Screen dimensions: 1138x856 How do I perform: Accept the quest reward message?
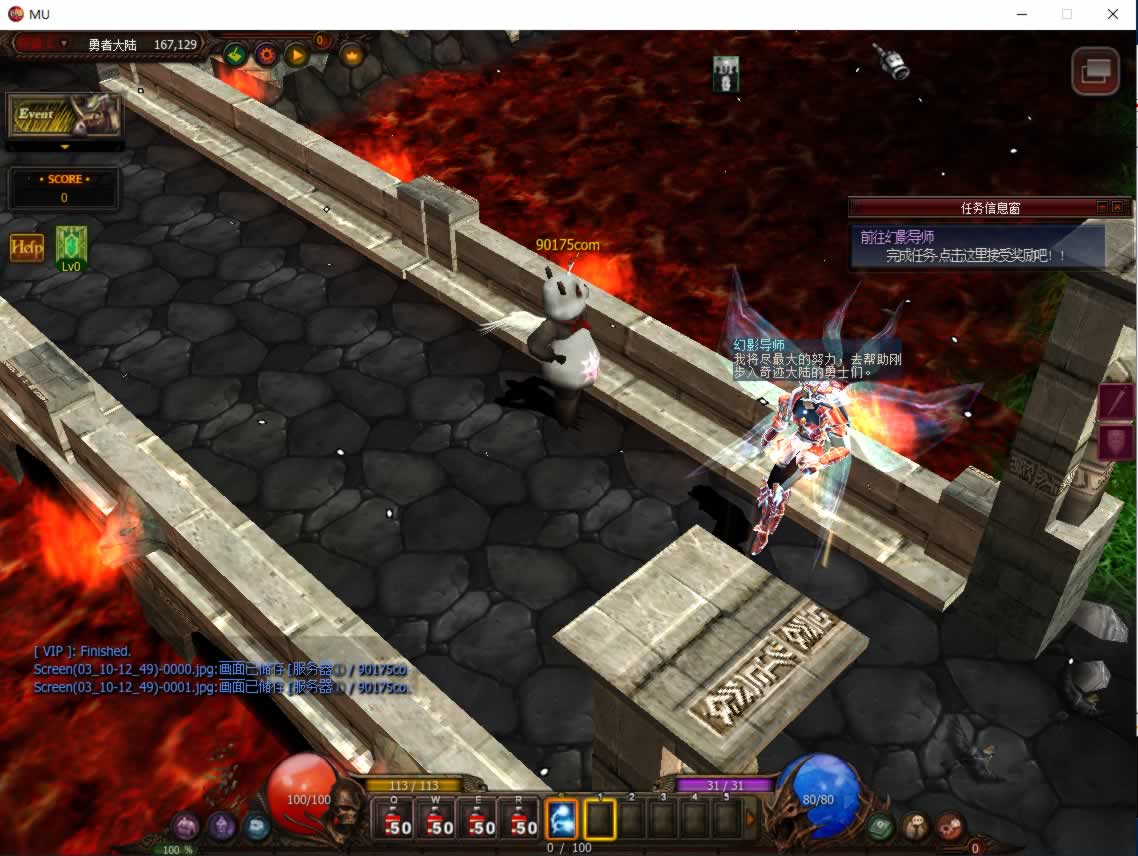click(976, 256)
